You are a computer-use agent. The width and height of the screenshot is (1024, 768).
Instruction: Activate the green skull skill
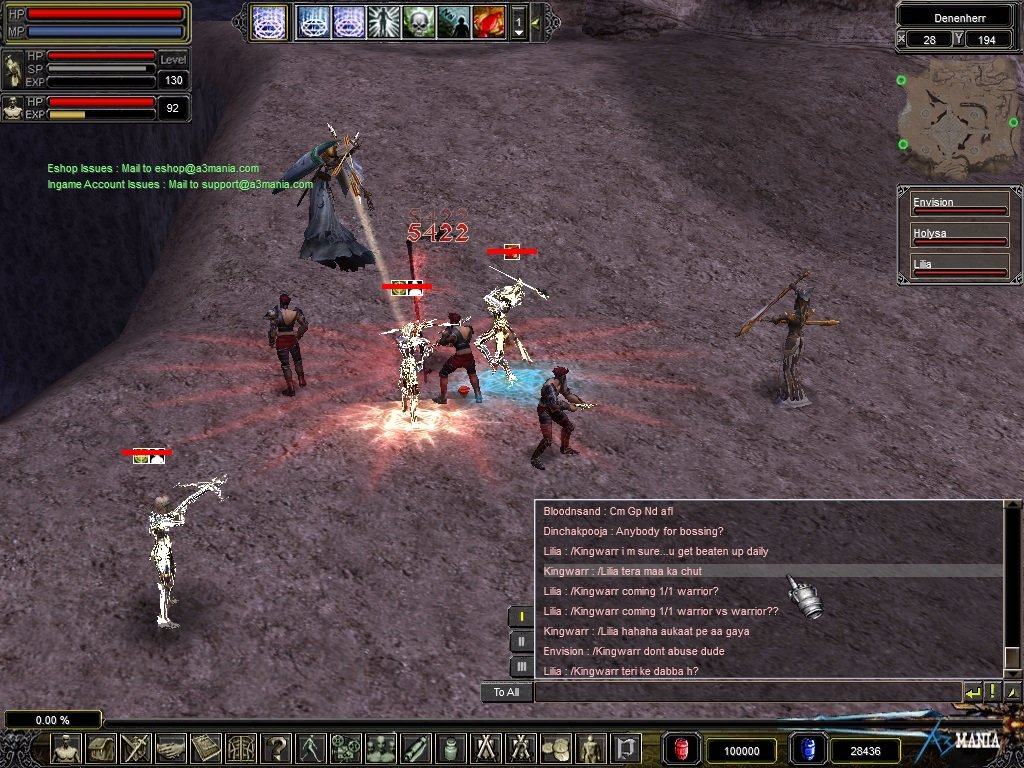(416, 22)
